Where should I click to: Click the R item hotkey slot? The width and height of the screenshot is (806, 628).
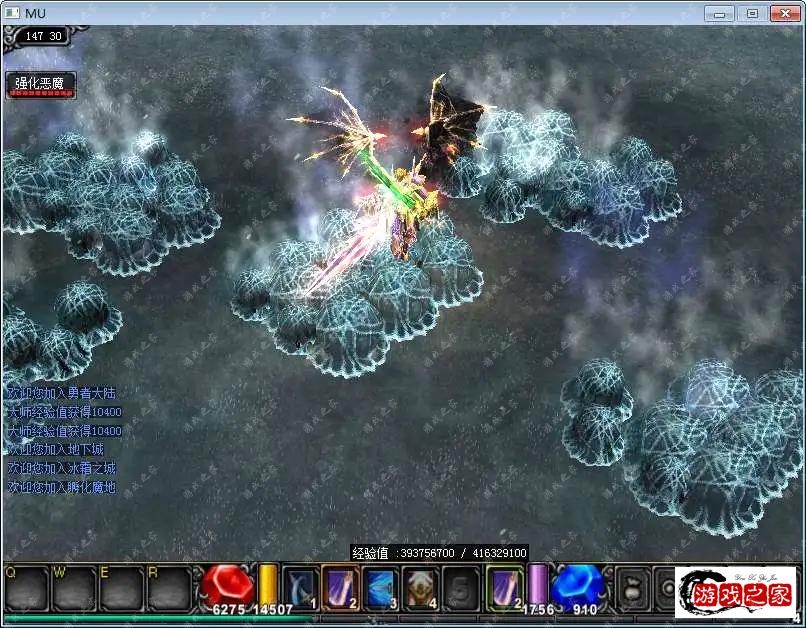(x=168, y=588)
